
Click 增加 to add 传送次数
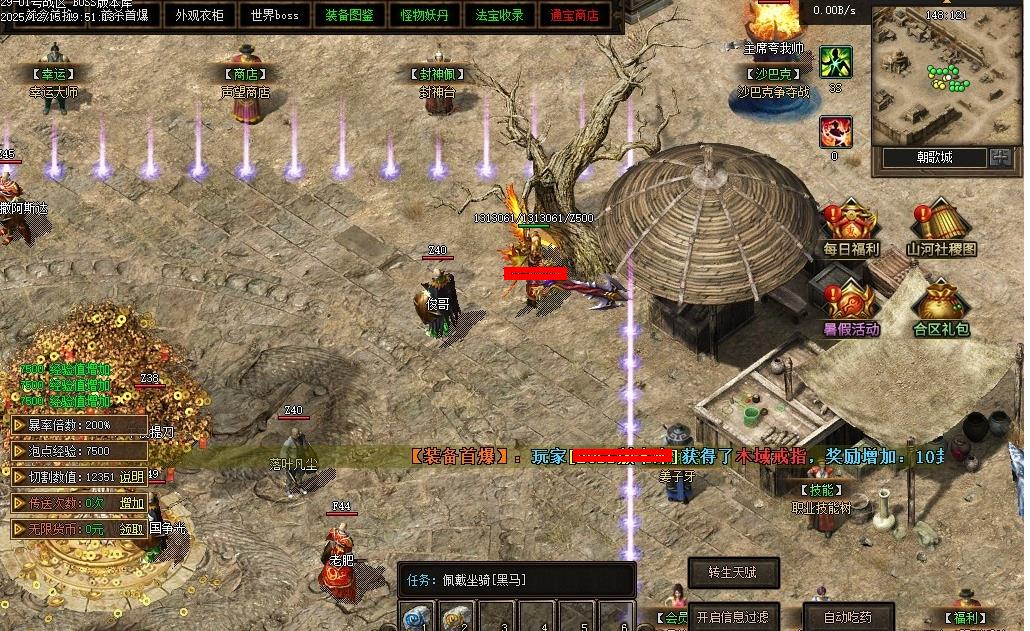coord(132,503)
